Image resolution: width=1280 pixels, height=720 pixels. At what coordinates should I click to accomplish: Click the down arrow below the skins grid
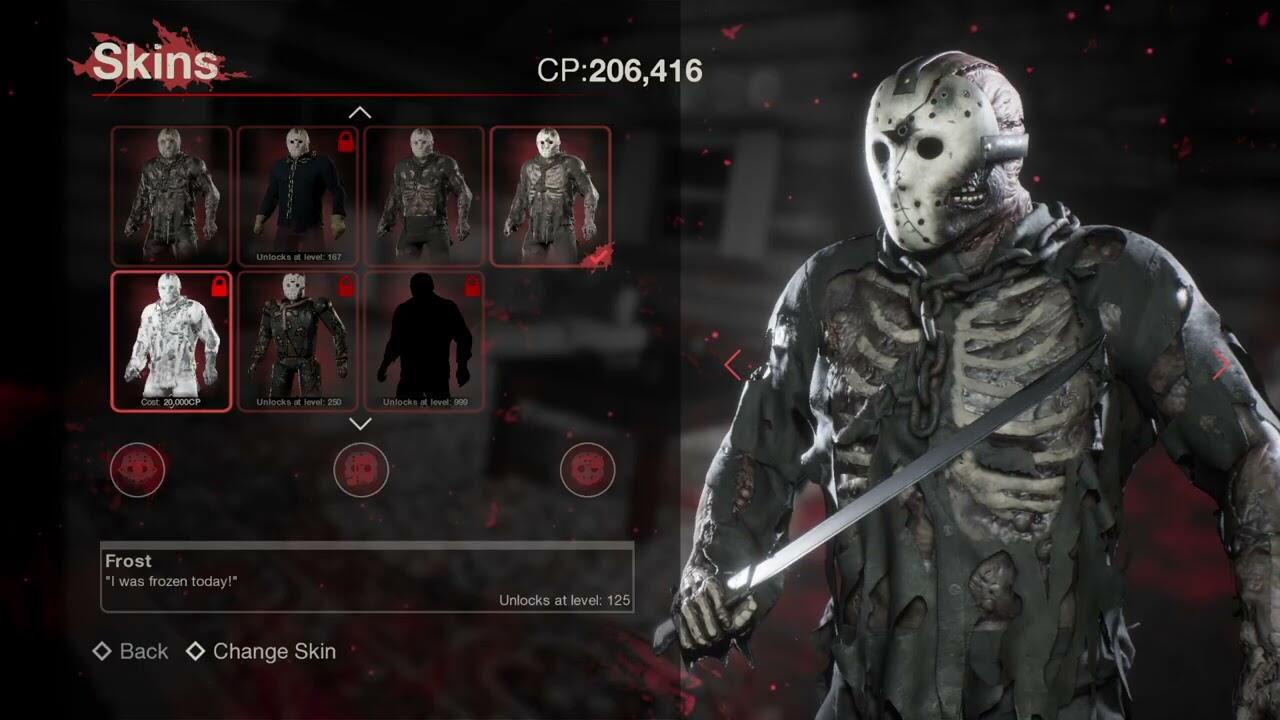click(360, 424)
